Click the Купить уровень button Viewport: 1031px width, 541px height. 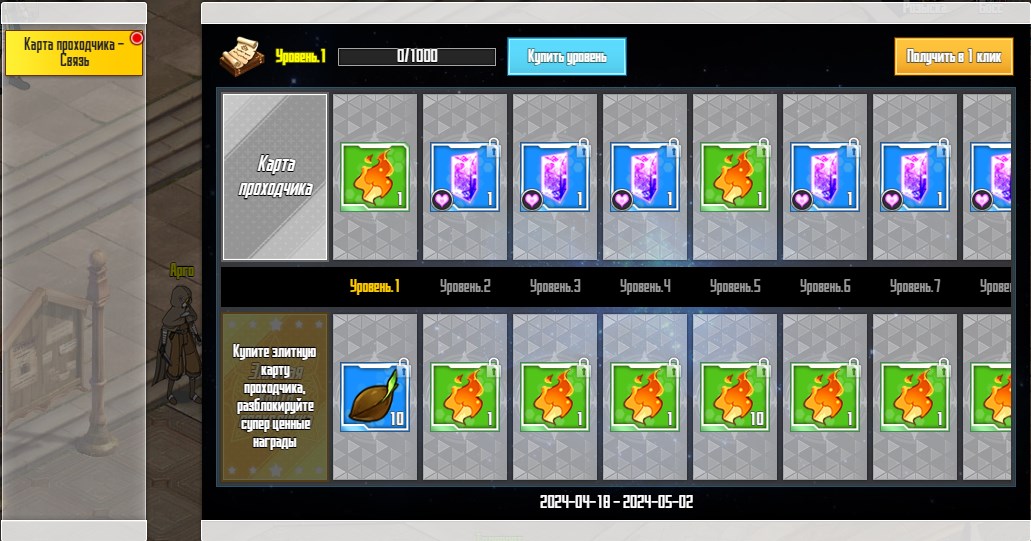[567, 56]
